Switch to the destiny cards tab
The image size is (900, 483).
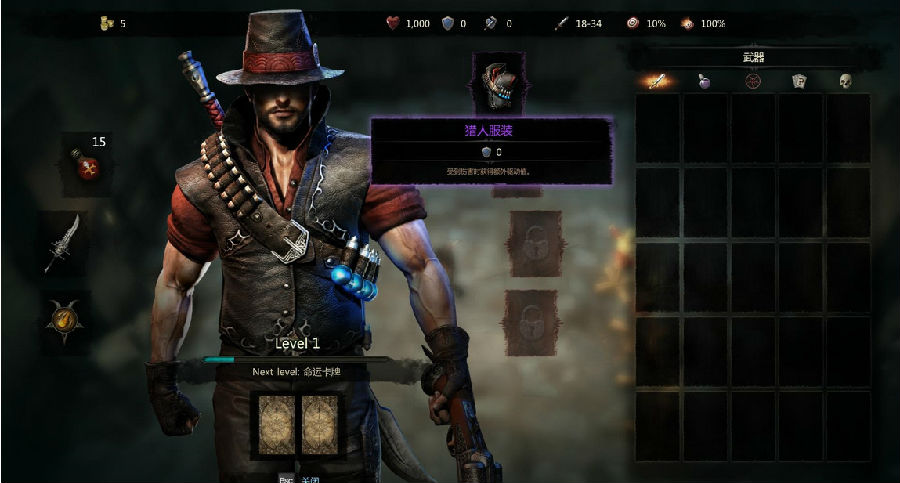pos(799,81)
